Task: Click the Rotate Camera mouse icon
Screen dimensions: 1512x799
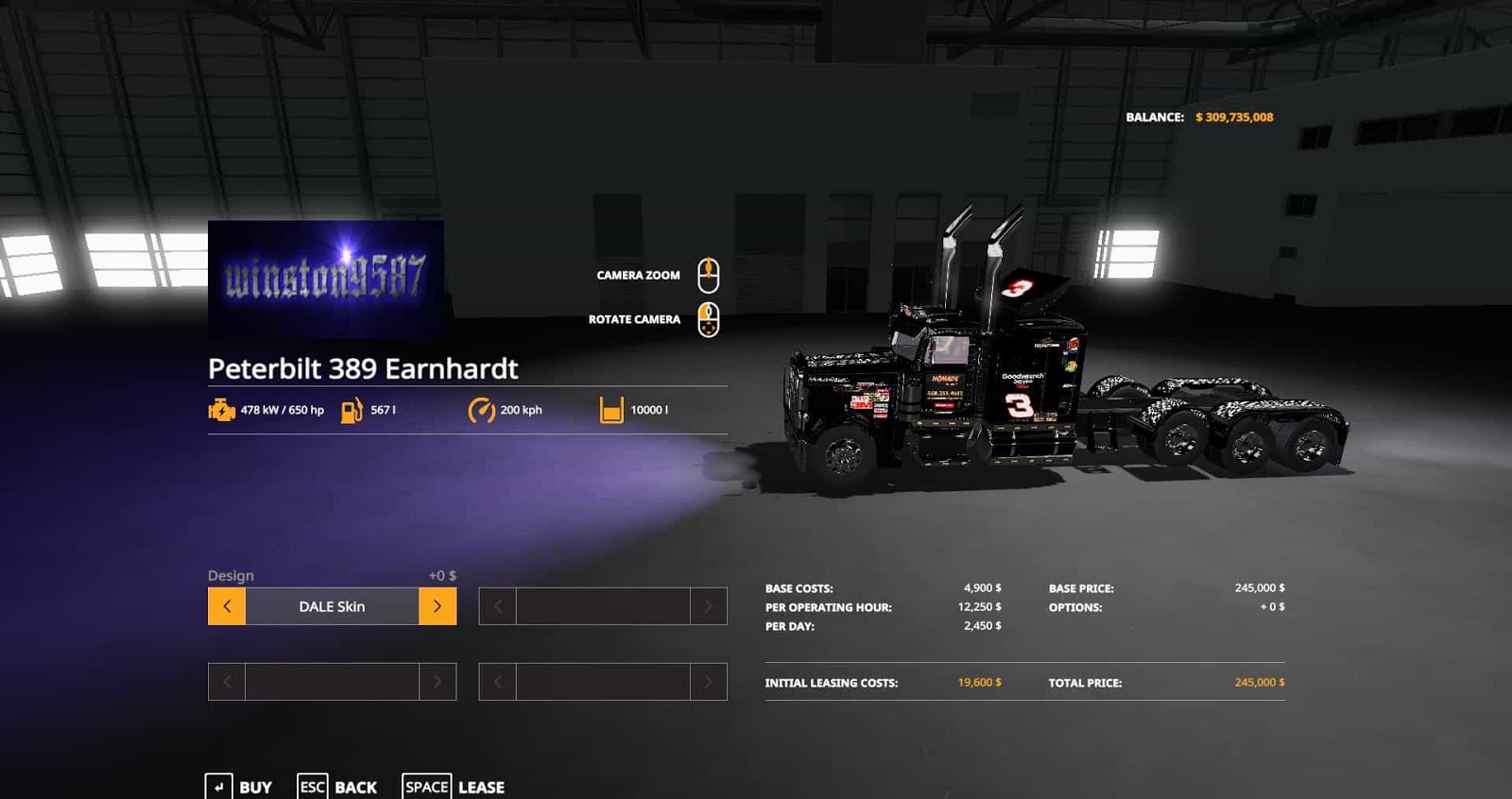Action: (707, 318)
